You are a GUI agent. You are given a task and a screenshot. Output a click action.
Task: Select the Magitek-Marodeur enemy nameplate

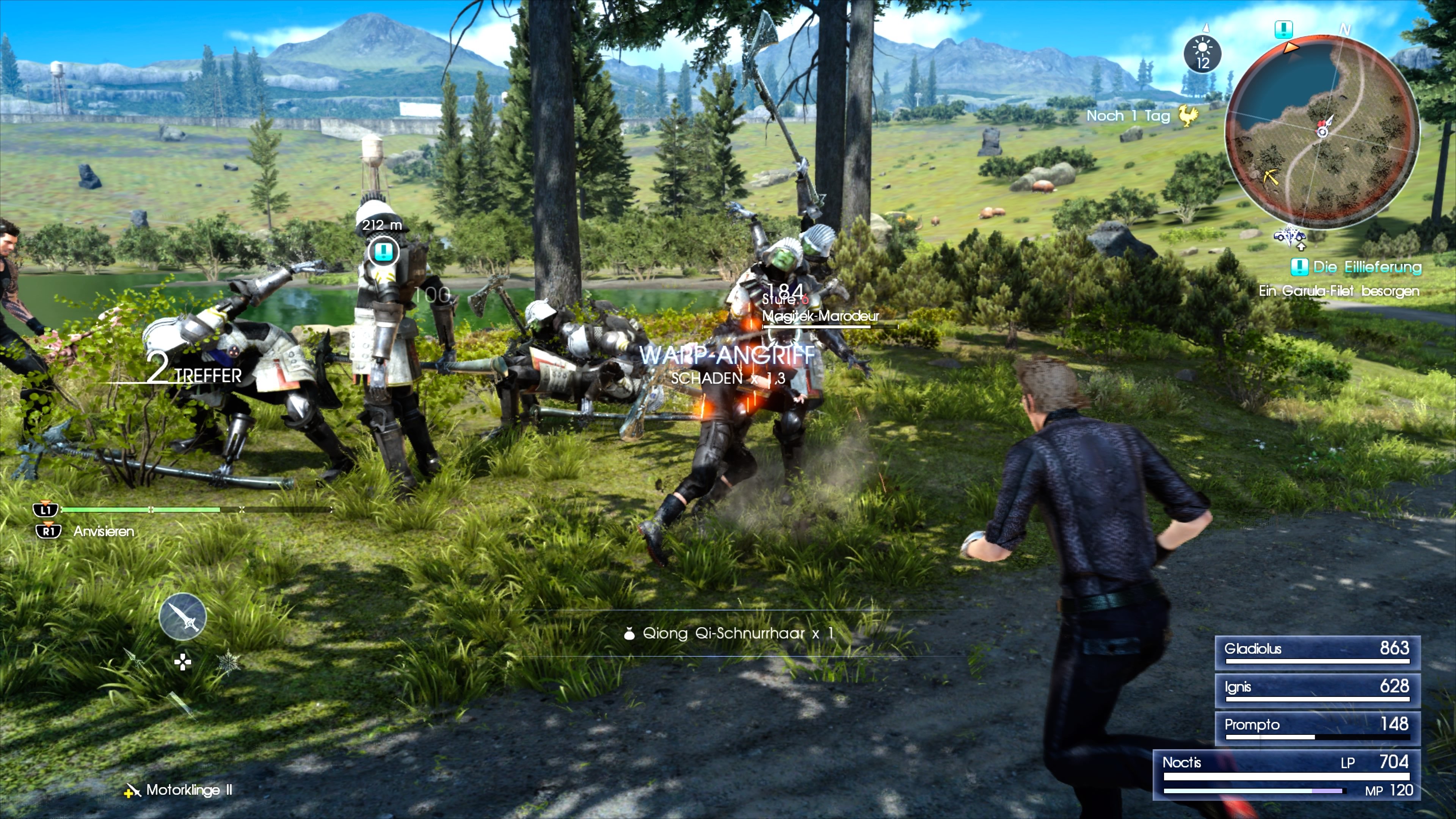(x=819, y=317)
